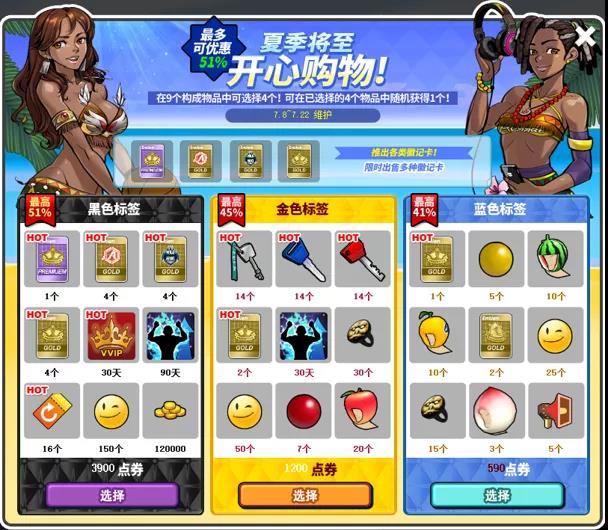Viewport: 608px width, 530px height.
Task: Select the purple Premium card item
Action: coord(53,259)
